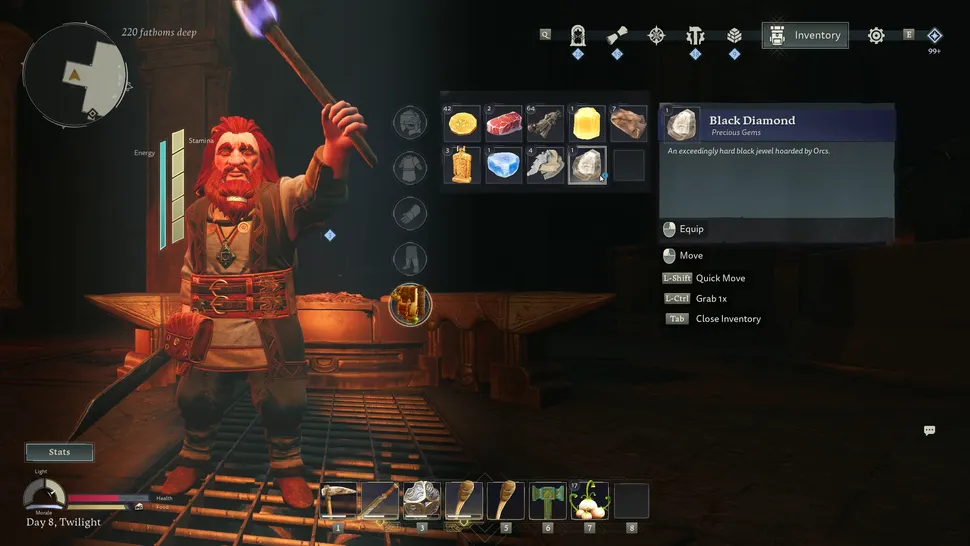This screenshot has width=970, height=546.
Task: Select the raw red meat item
Action: [503, 124]
